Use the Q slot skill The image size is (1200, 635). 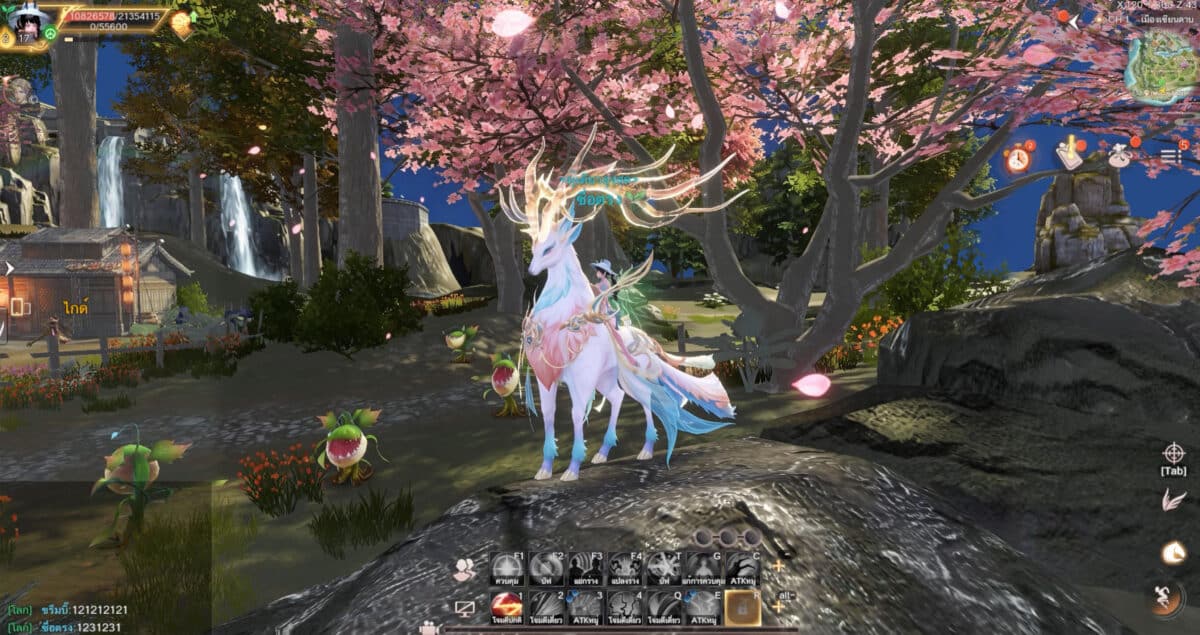(x=663, y=607)
